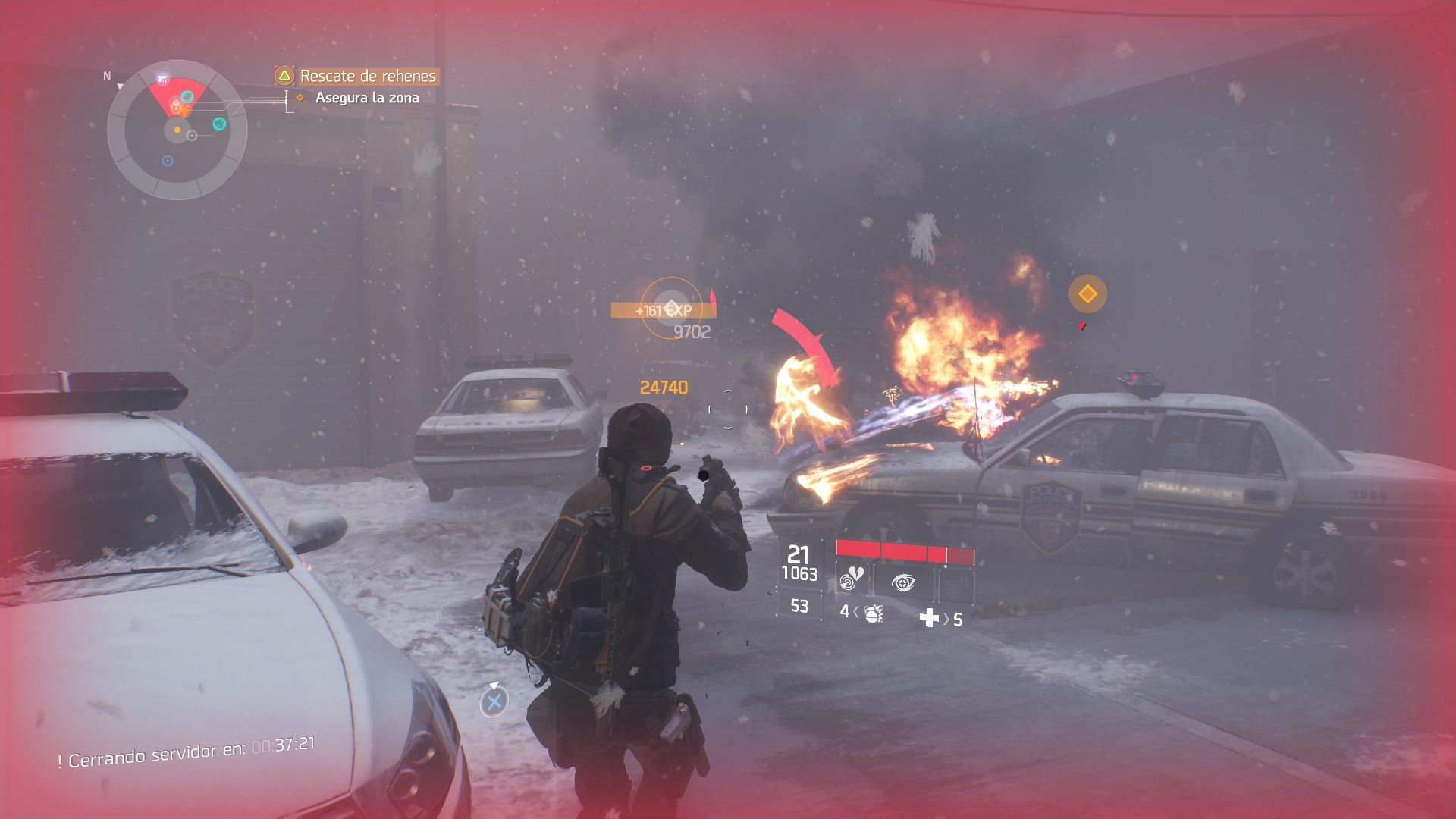Select the blue ring marker on the minimap

(x=168, y=161)
